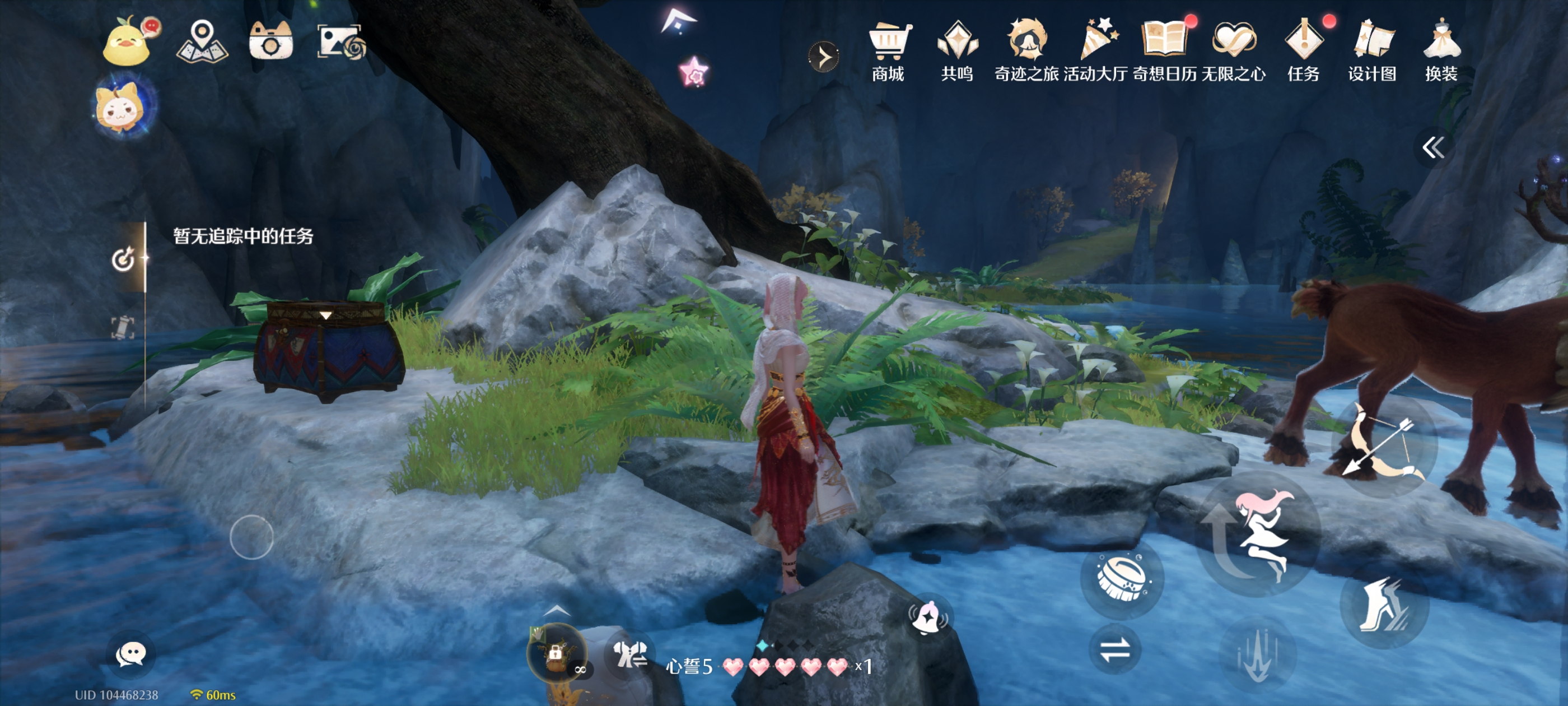This screenshot has width=1568, height=706.
Task: Open the 奇想日历 calendar
Action: pyautogui.click(x=1164, y=51)
